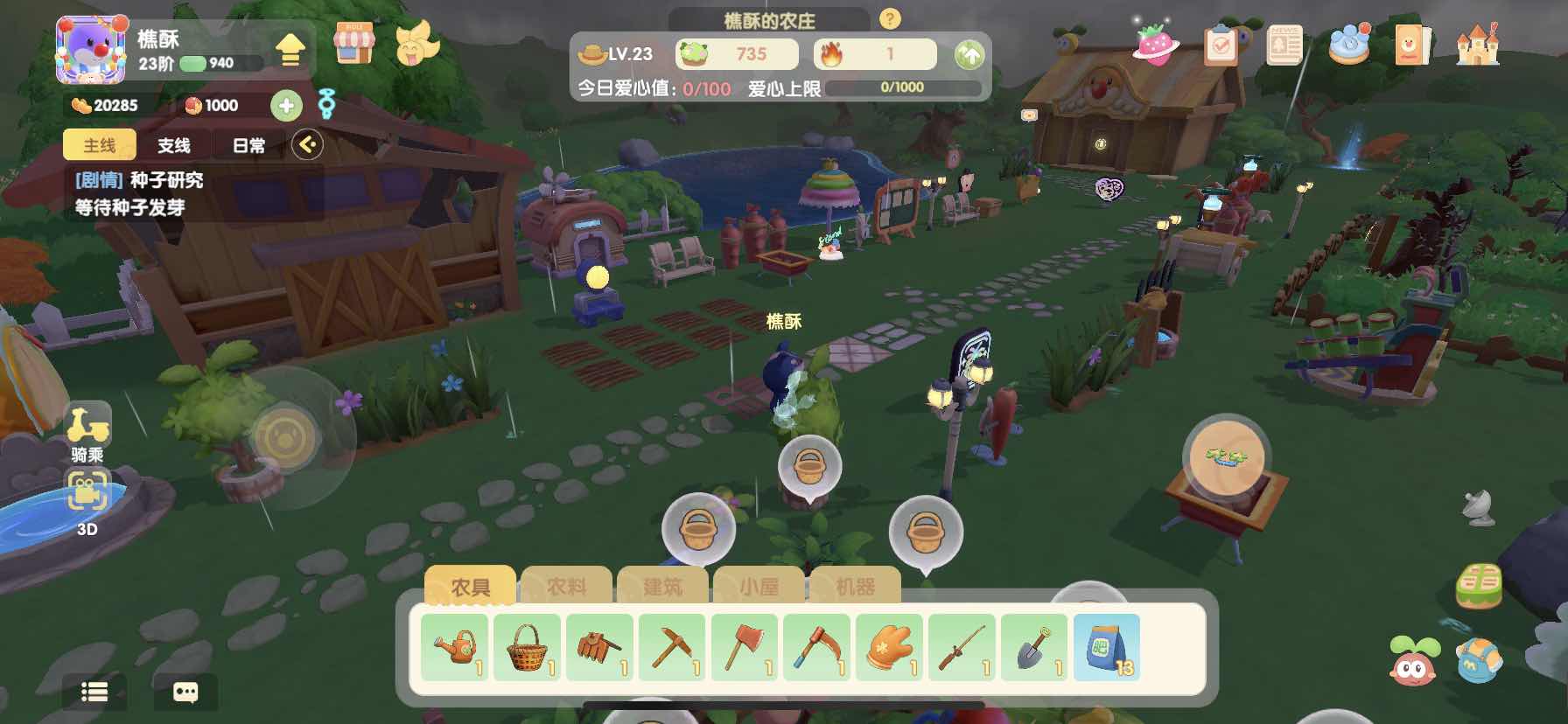
Task: Read the newspaper news icon
Action: click(x=1284, y=45)
